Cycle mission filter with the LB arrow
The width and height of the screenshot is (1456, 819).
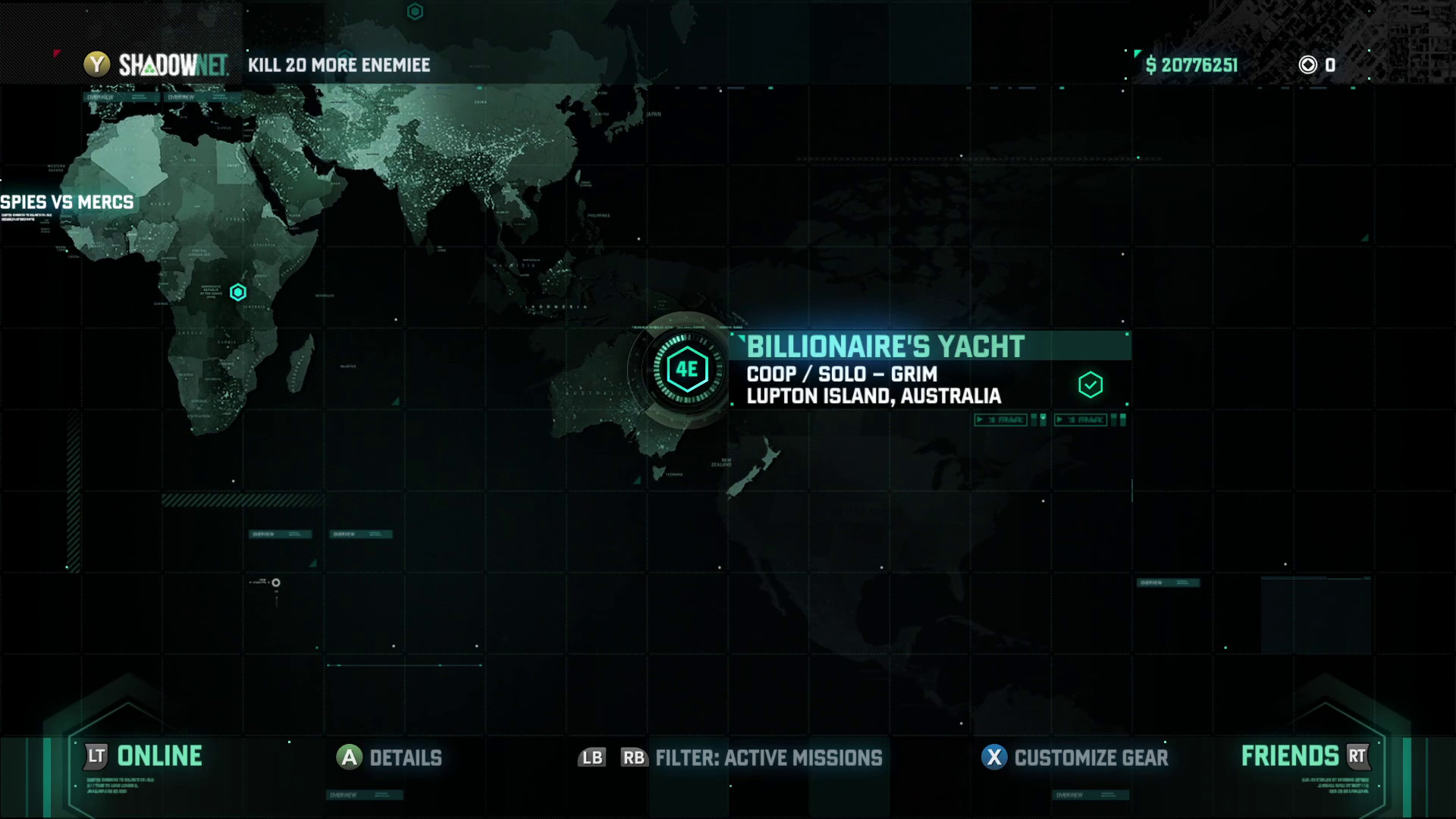pyautogui.click(x=592, y=758)
